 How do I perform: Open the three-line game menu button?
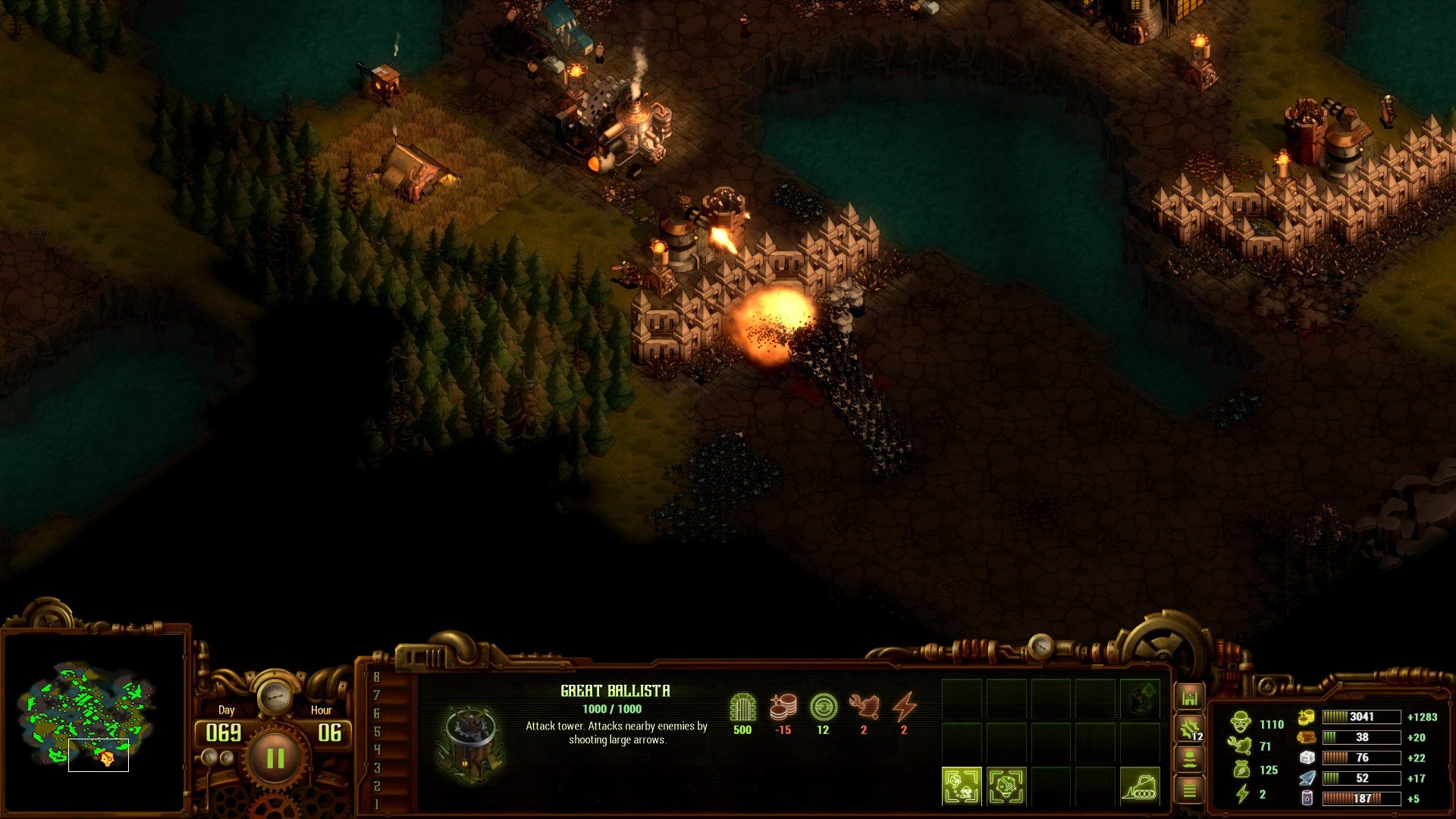[x=1189, y=791]
